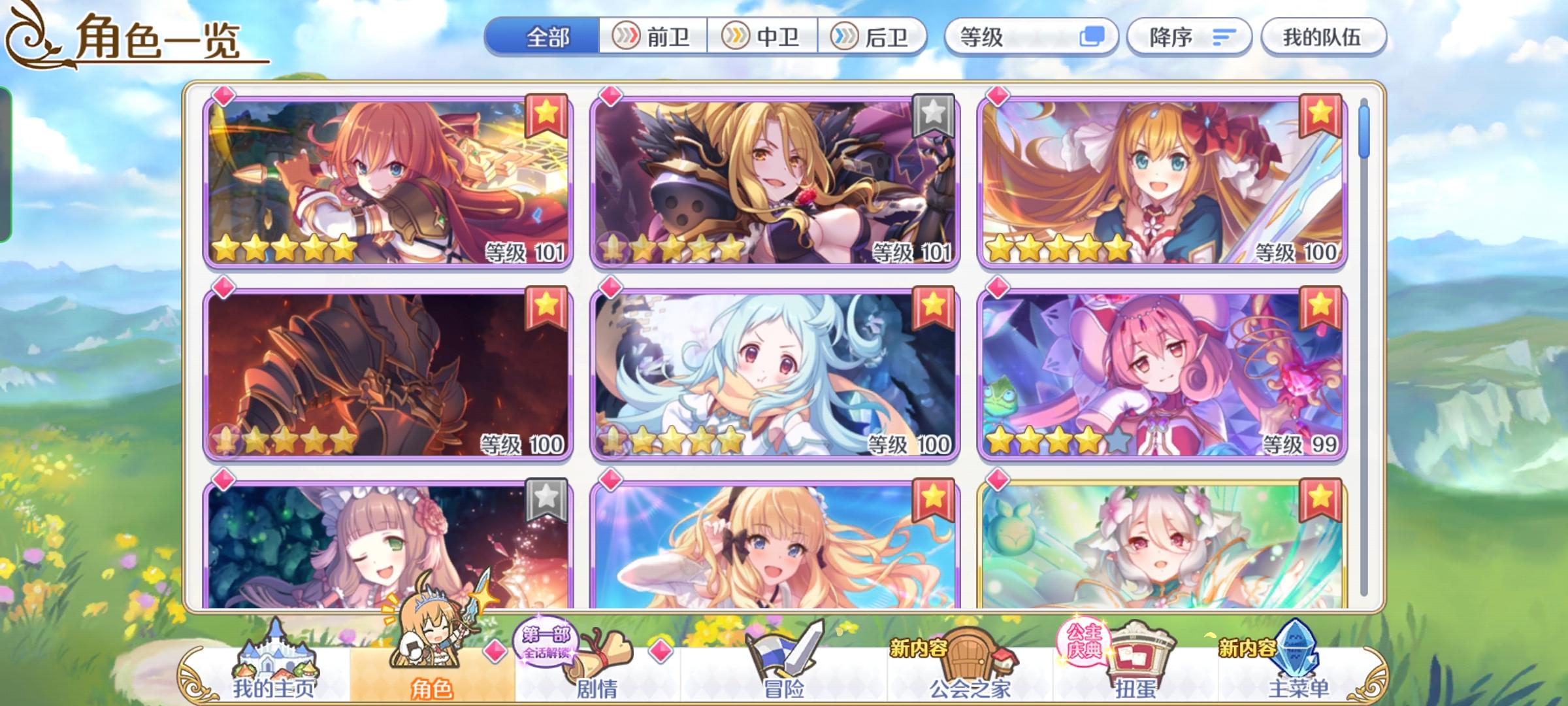Switch sort order via the 降序 control
The width and height of the screenshot is (1568, 706).
click(x=1190, y=37)
